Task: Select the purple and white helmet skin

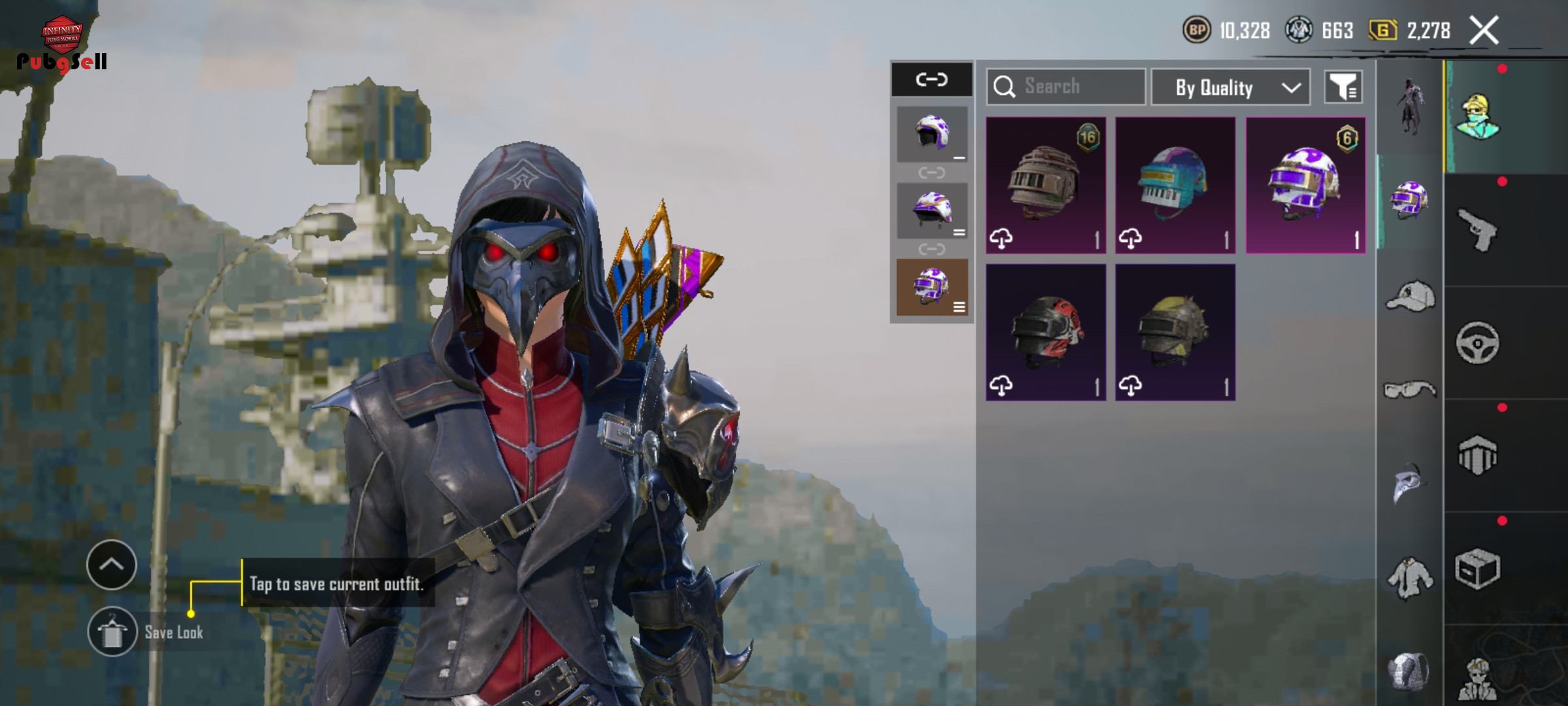Action: click(x=1305, y=185)
